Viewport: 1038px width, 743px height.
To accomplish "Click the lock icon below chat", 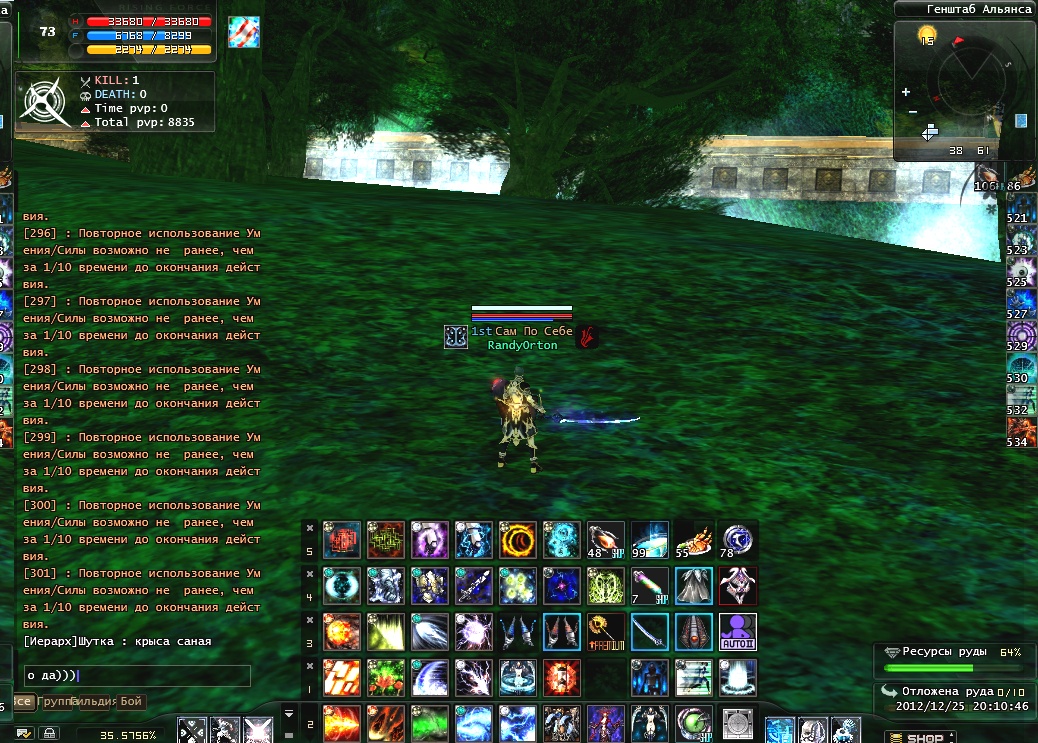I will [48, 733].
